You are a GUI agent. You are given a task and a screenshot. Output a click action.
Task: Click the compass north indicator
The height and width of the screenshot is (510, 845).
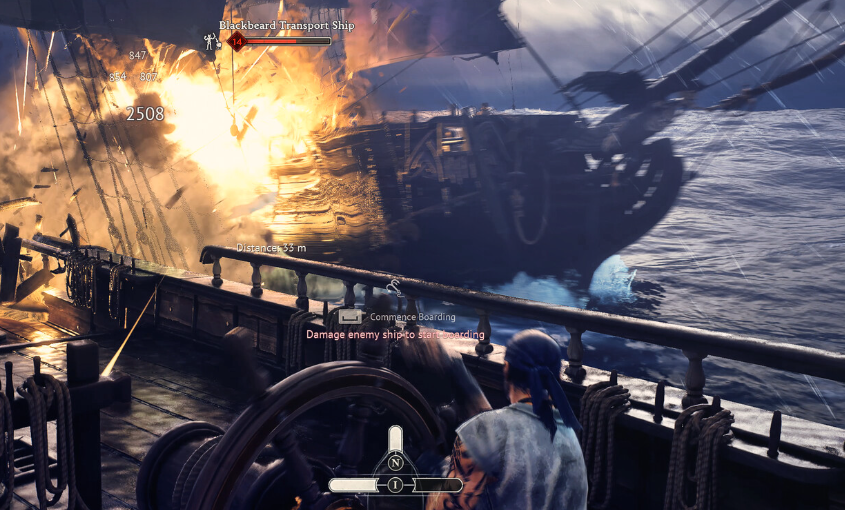(396, 463)
